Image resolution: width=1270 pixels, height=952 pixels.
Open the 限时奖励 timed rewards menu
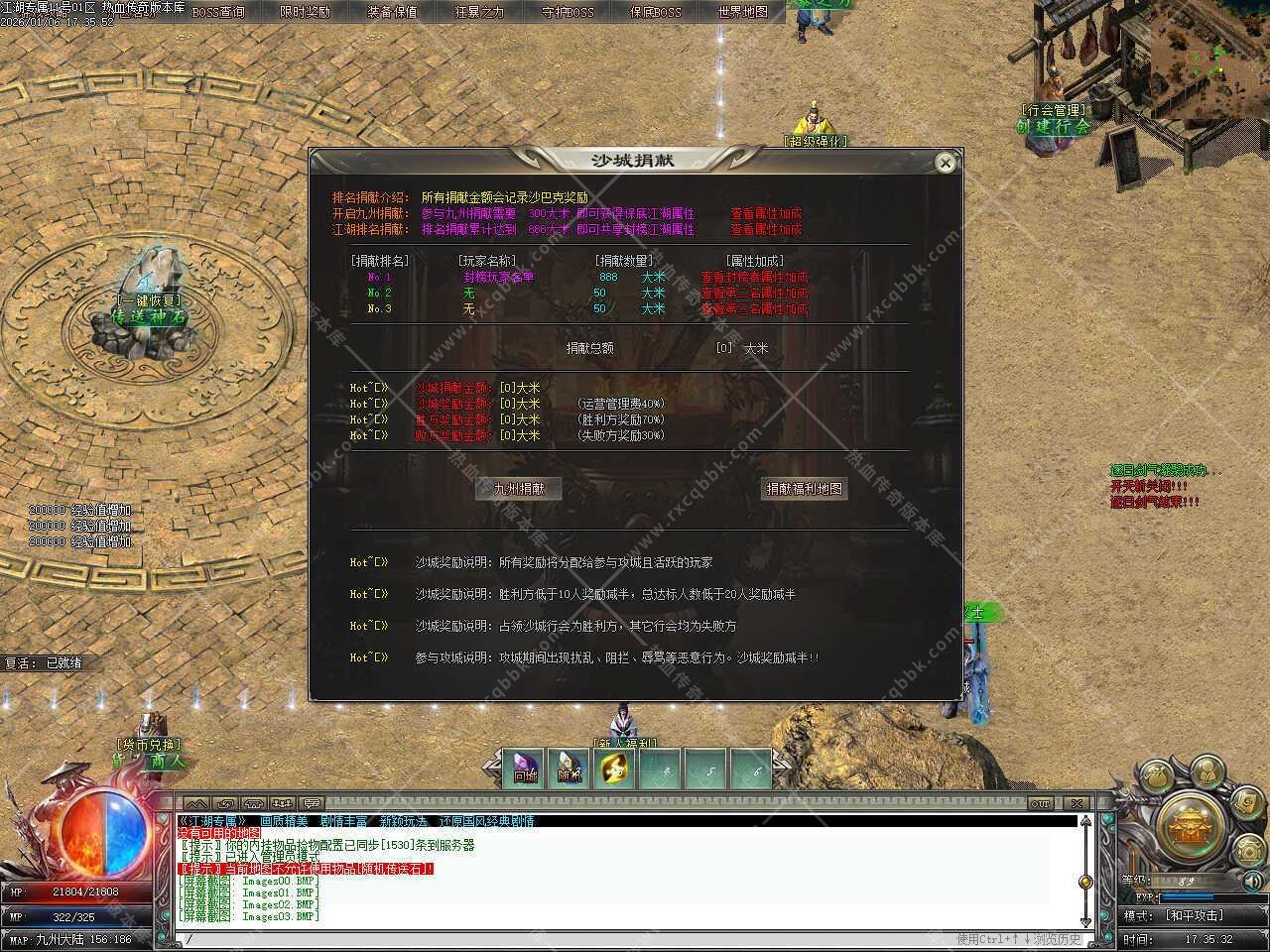coord(306,12)
